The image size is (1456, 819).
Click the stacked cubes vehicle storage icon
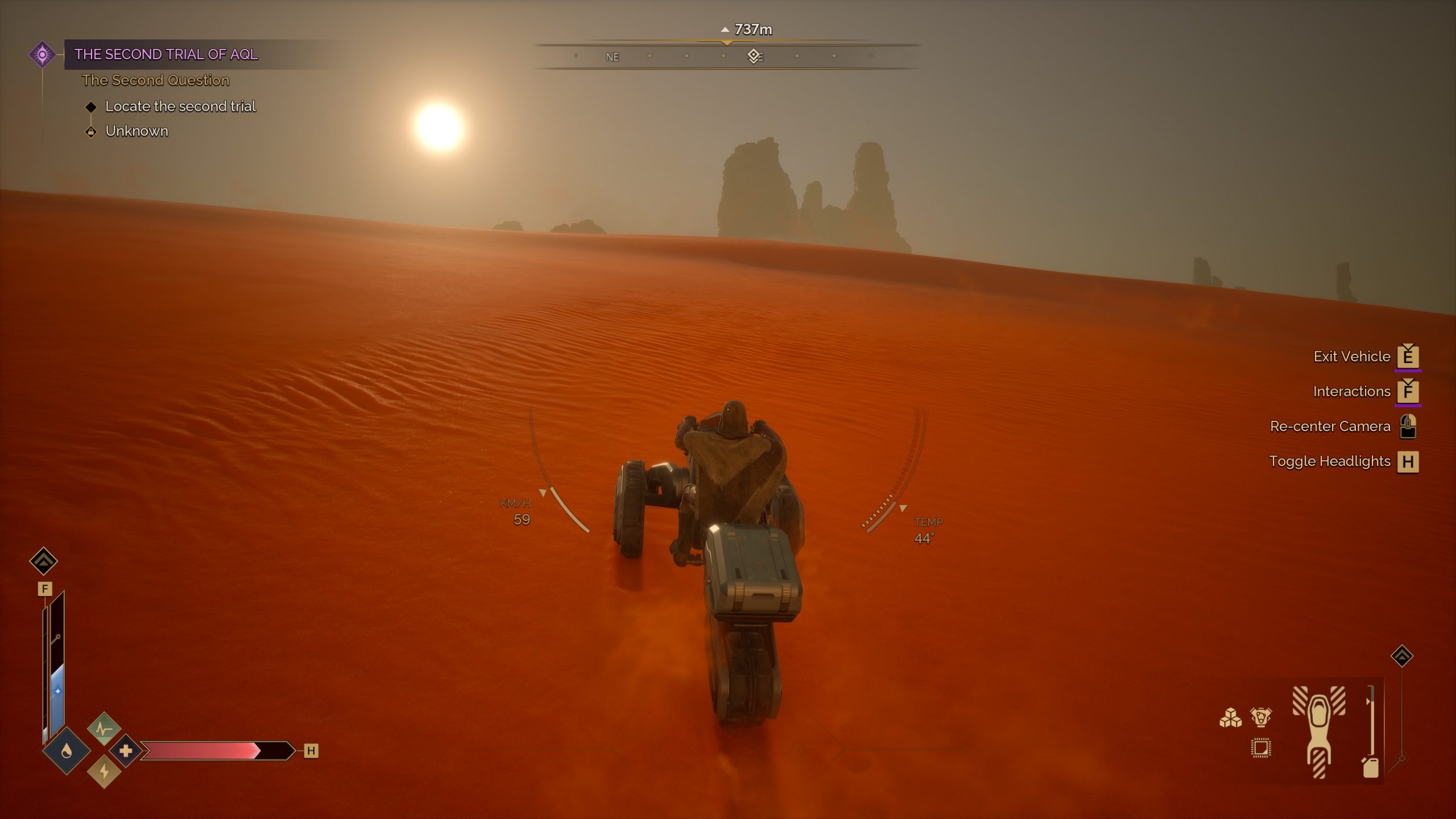[x=1230, y=718]
